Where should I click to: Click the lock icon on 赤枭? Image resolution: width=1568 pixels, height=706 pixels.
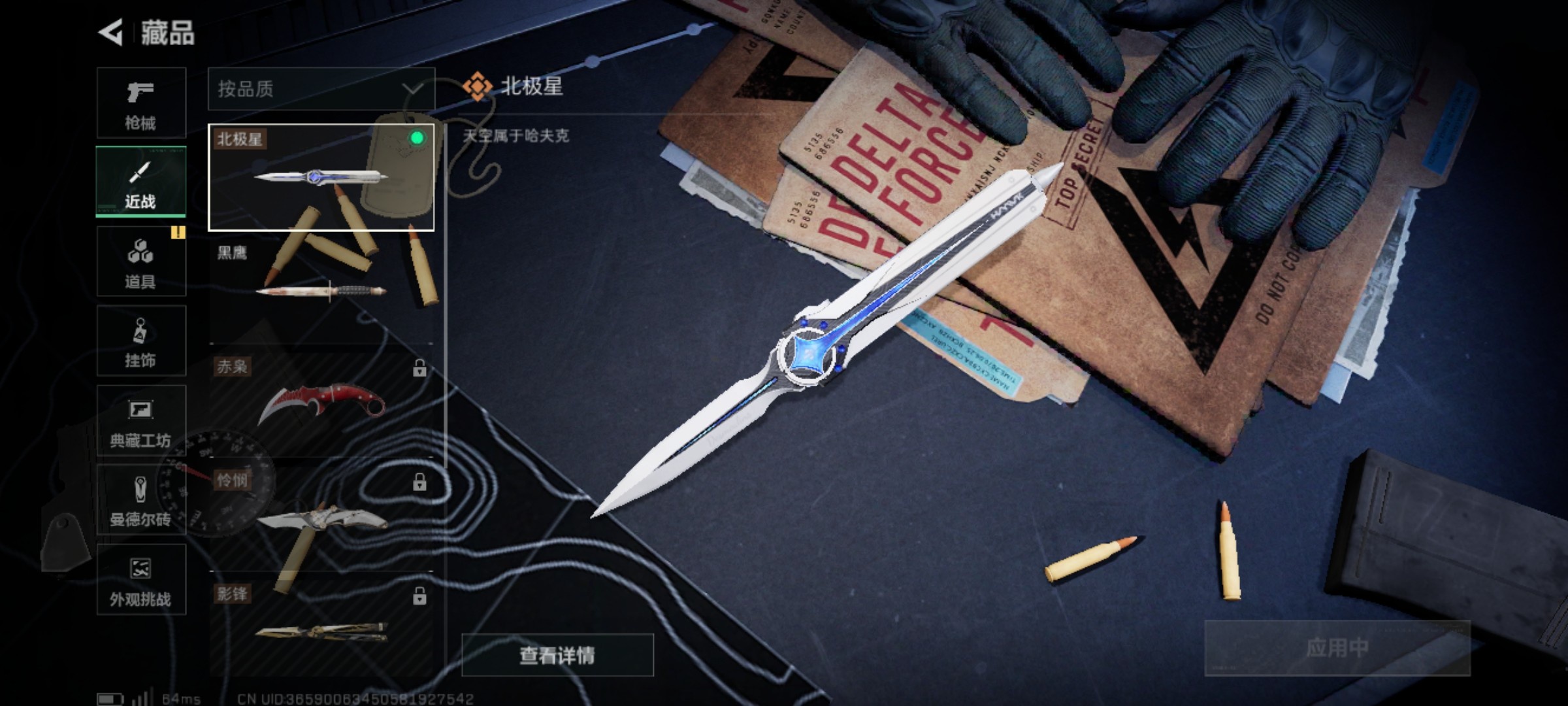[419, 369]
